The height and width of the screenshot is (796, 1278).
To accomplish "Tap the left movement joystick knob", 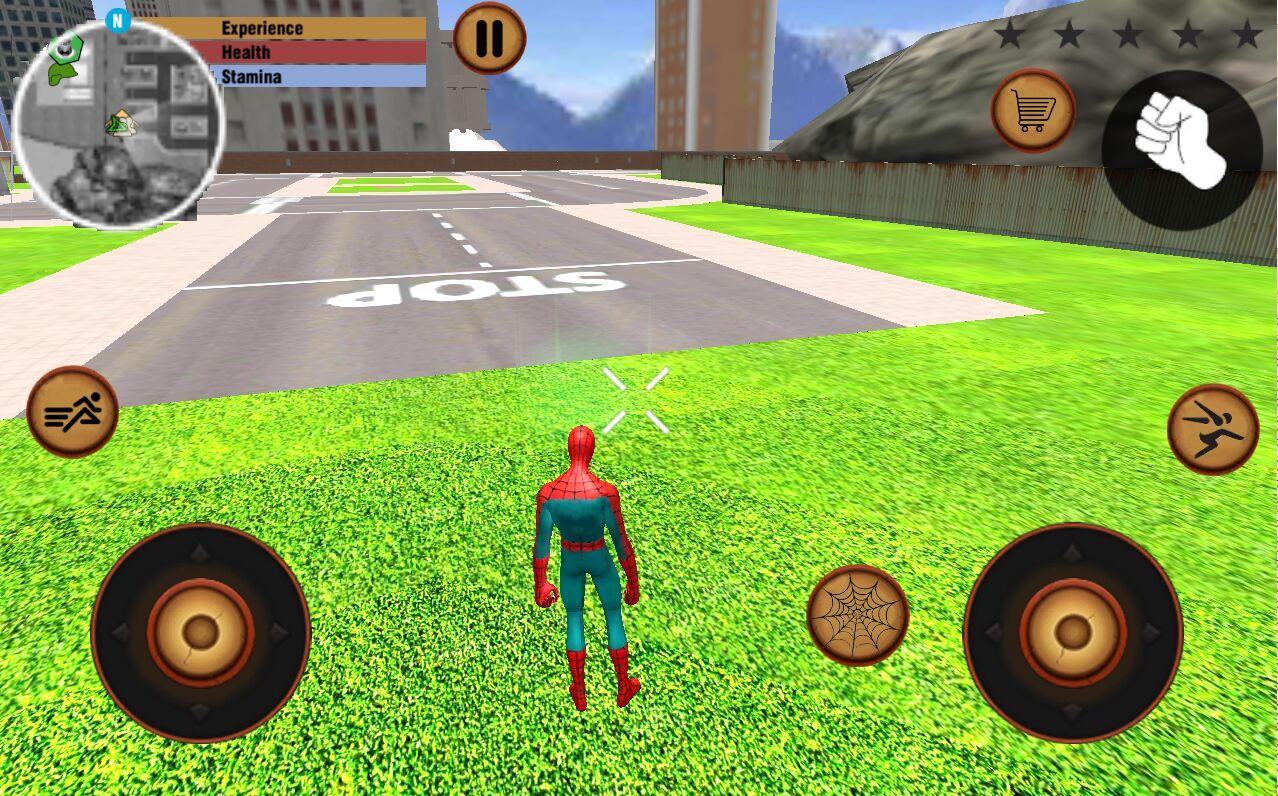I will coord(201,633).
